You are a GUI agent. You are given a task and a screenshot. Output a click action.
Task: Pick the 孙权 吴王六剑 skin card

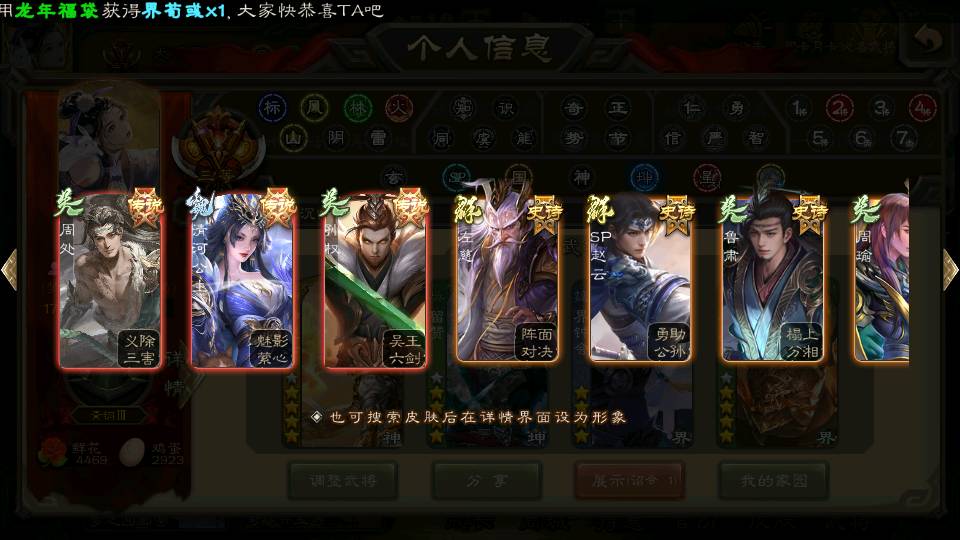(x=375, y=278)
